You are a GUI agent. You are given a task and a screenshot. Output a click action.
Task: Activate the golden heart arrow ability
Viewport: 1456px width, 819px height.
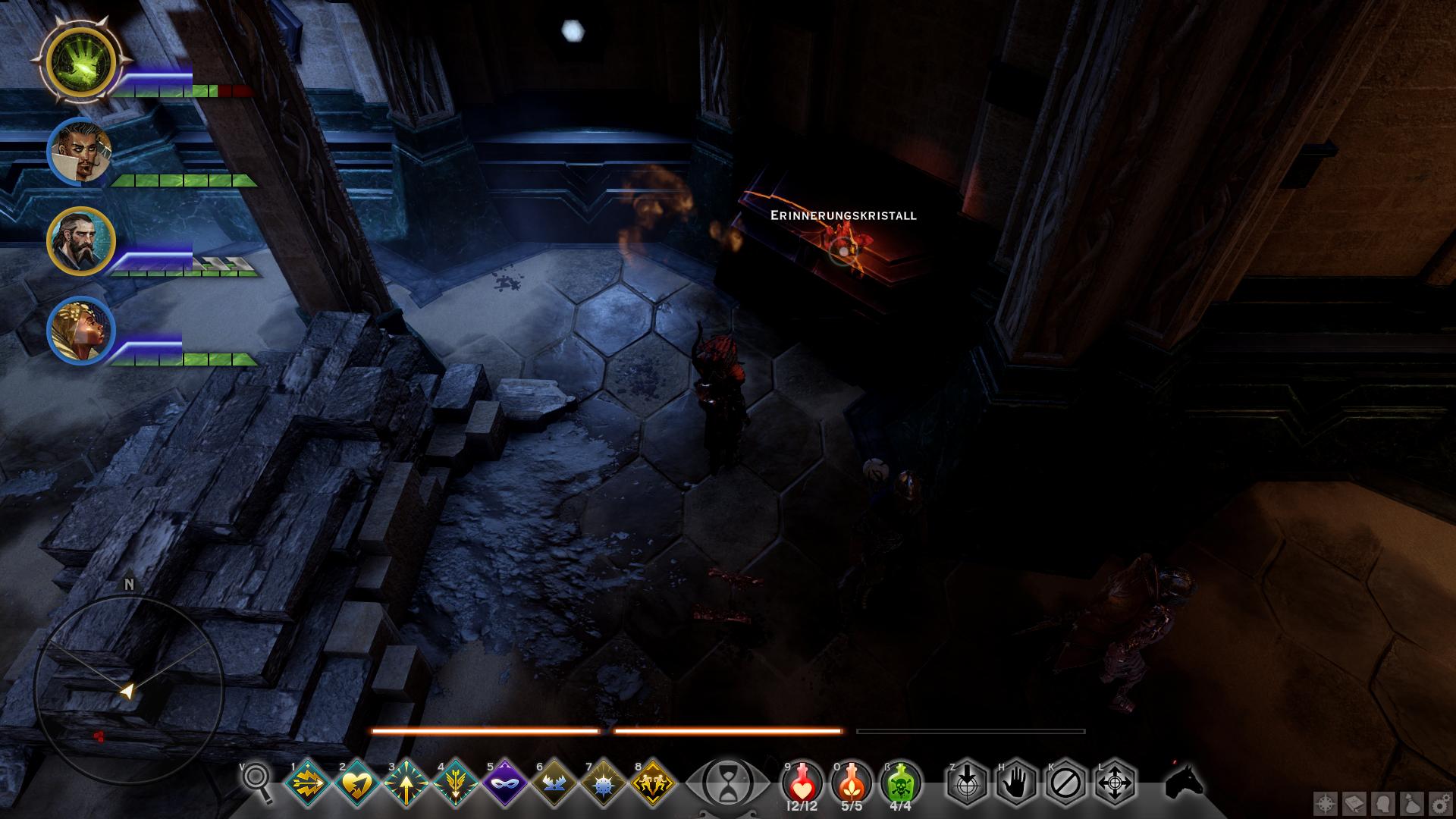click(x=356, y=783)
